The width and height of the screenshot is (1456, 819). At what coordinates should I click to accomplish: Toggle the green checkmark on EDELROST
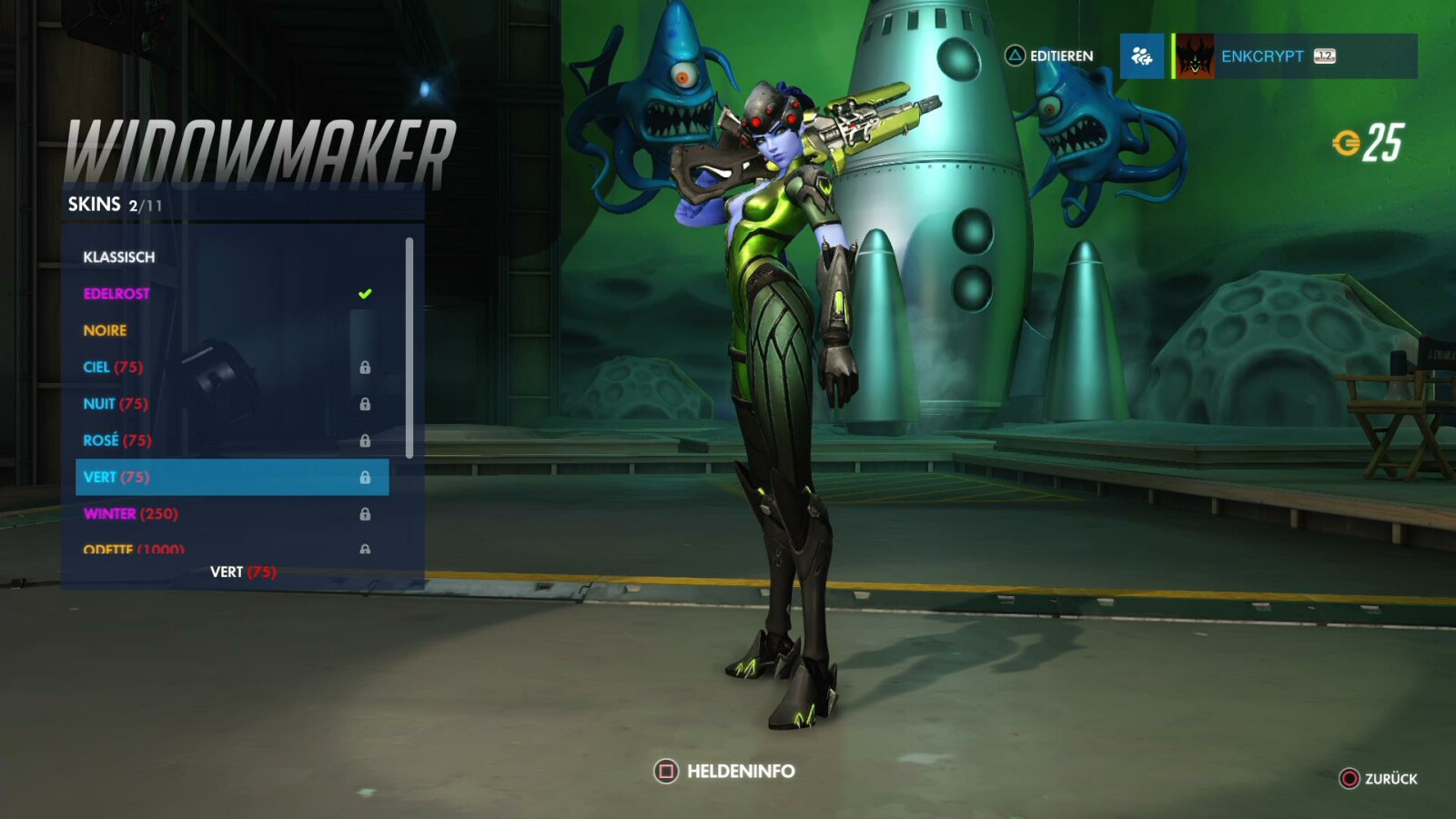point(365,291)
